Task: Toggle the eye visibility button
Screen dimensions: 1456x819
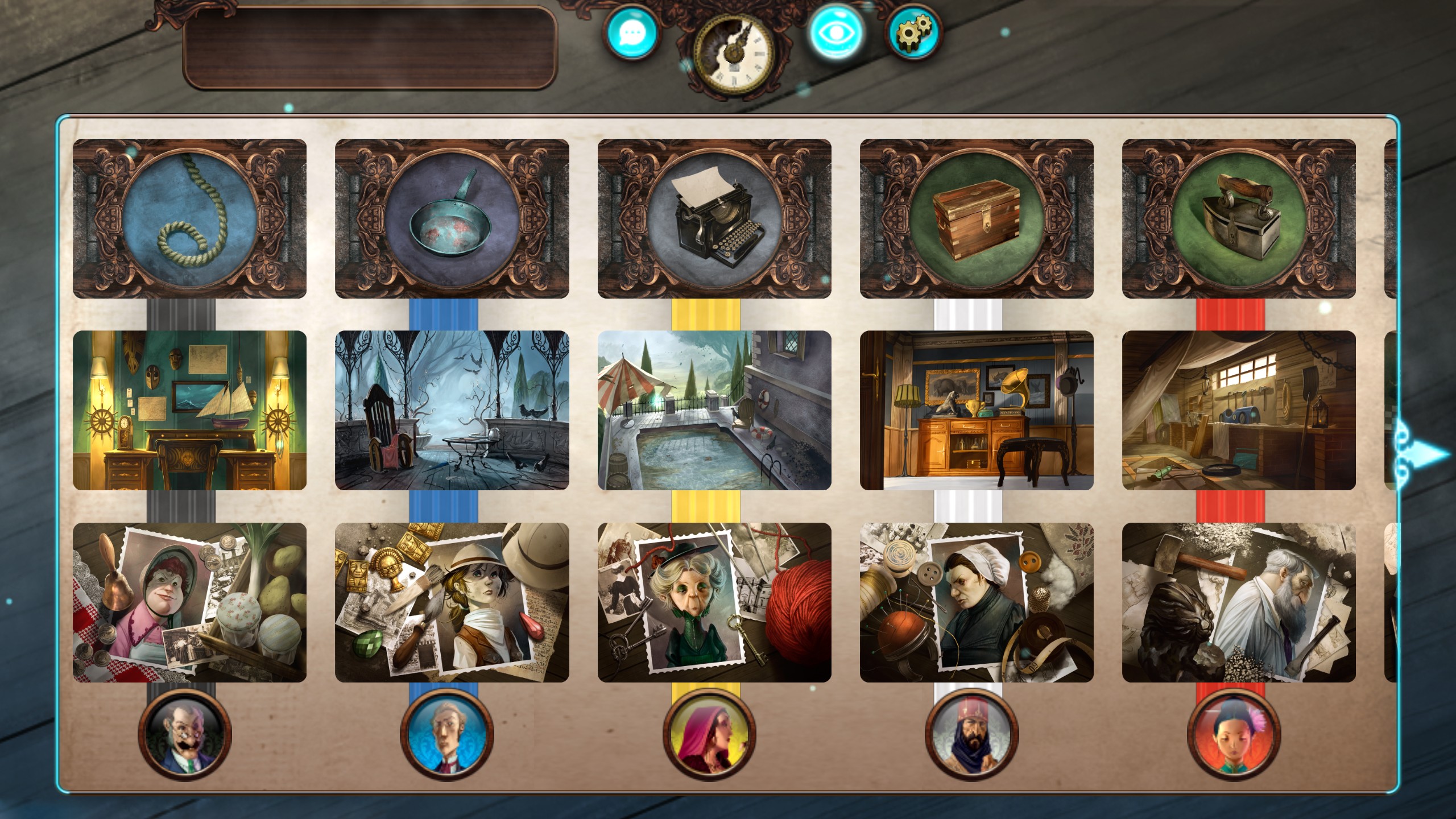Action: (x=835, y=32)
